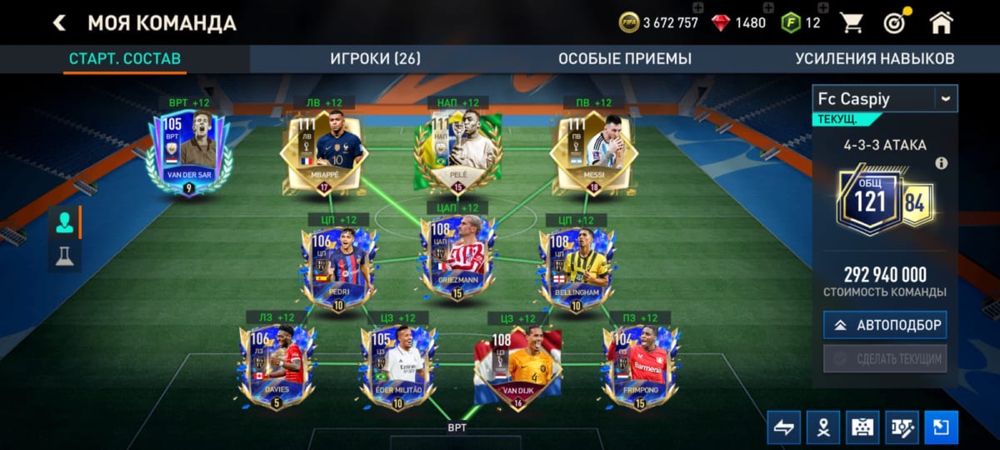The width and height of the screenshot is (1000, 450).
Task: Open the target objectives icon
Action: [x=896, y=22]
